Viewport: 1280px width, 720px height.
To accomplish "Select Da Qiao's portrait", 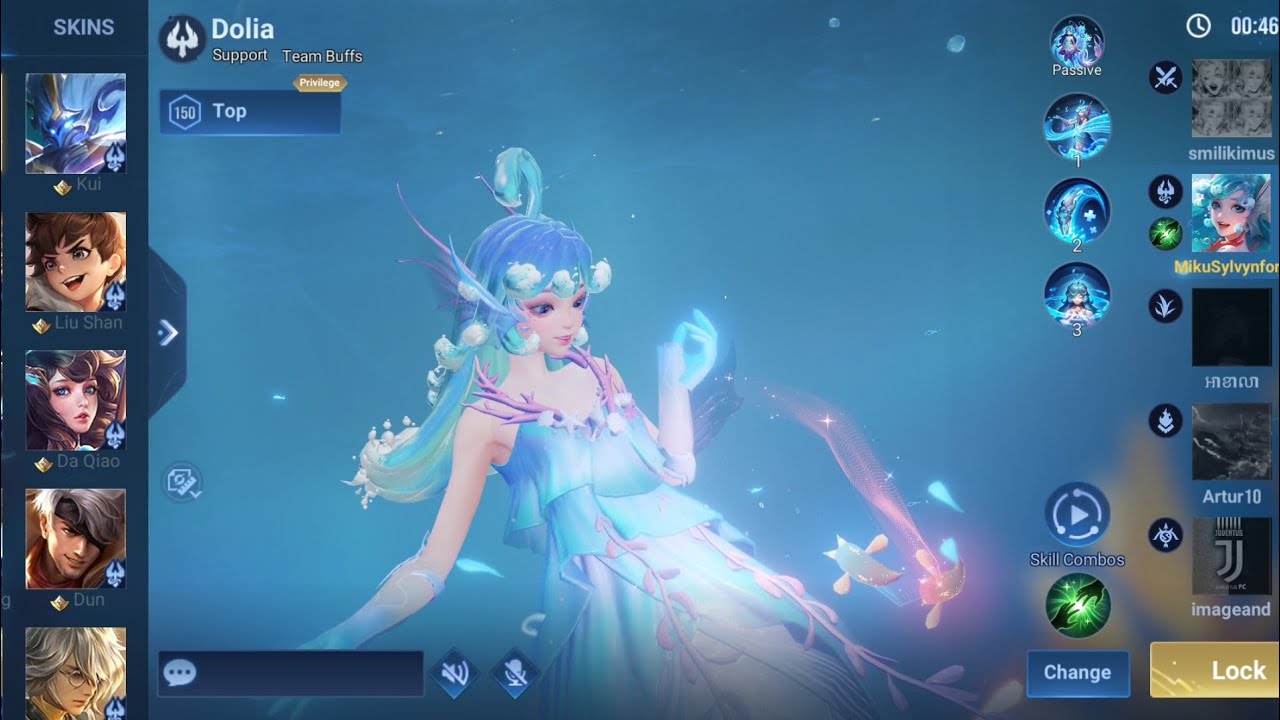I will pyautogui.click(x=76, y=400).
